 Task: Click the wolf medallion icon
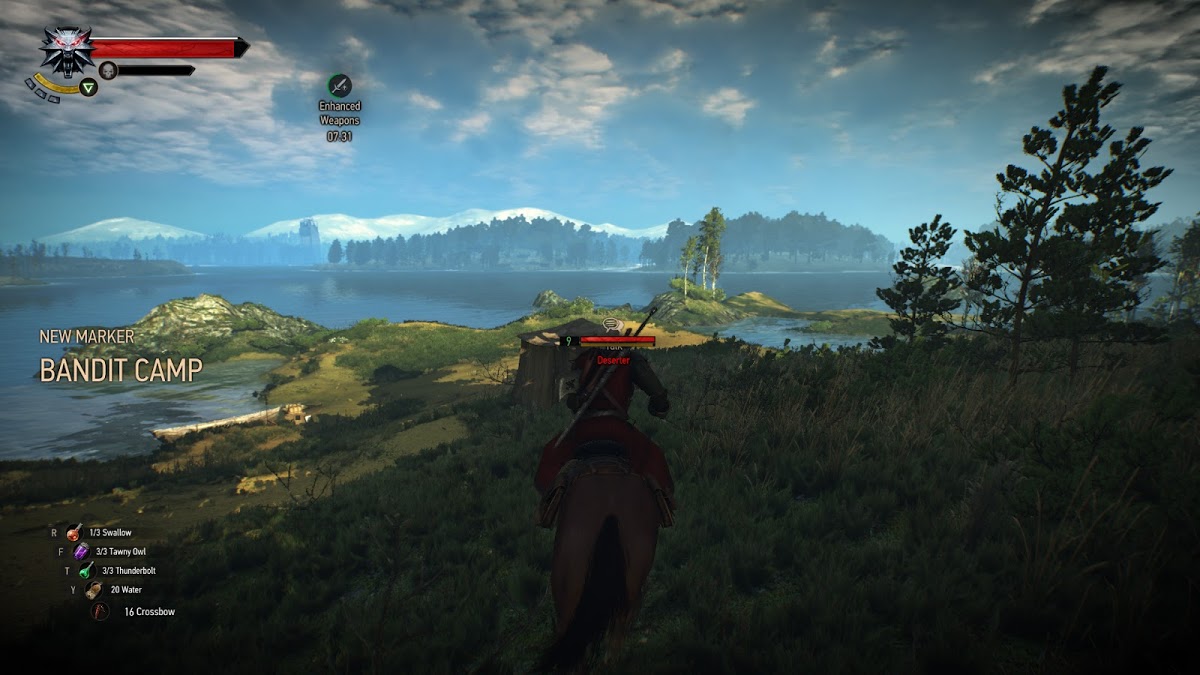click(67, 51)
